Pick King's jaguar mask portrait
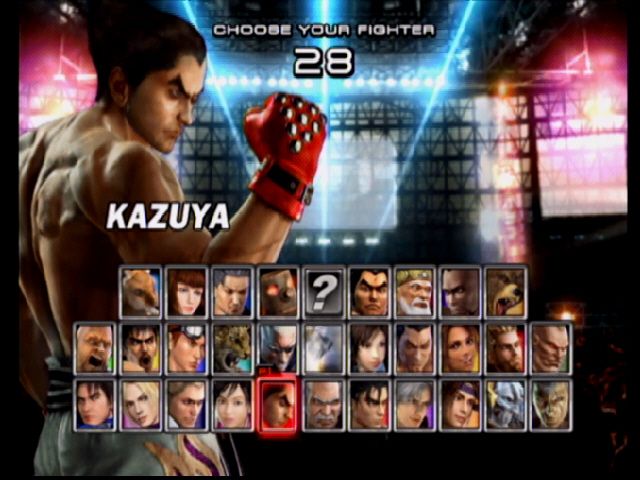This screenshot has width=640, height=480. pos(232,348)
